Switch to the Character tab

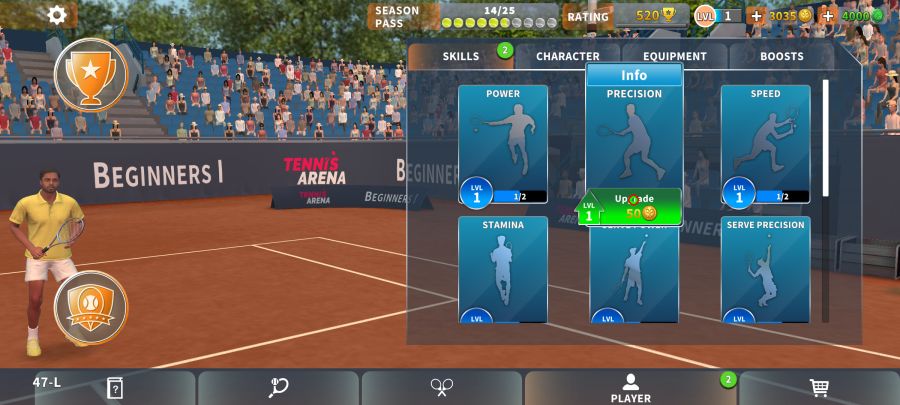(x=567, y=57)
